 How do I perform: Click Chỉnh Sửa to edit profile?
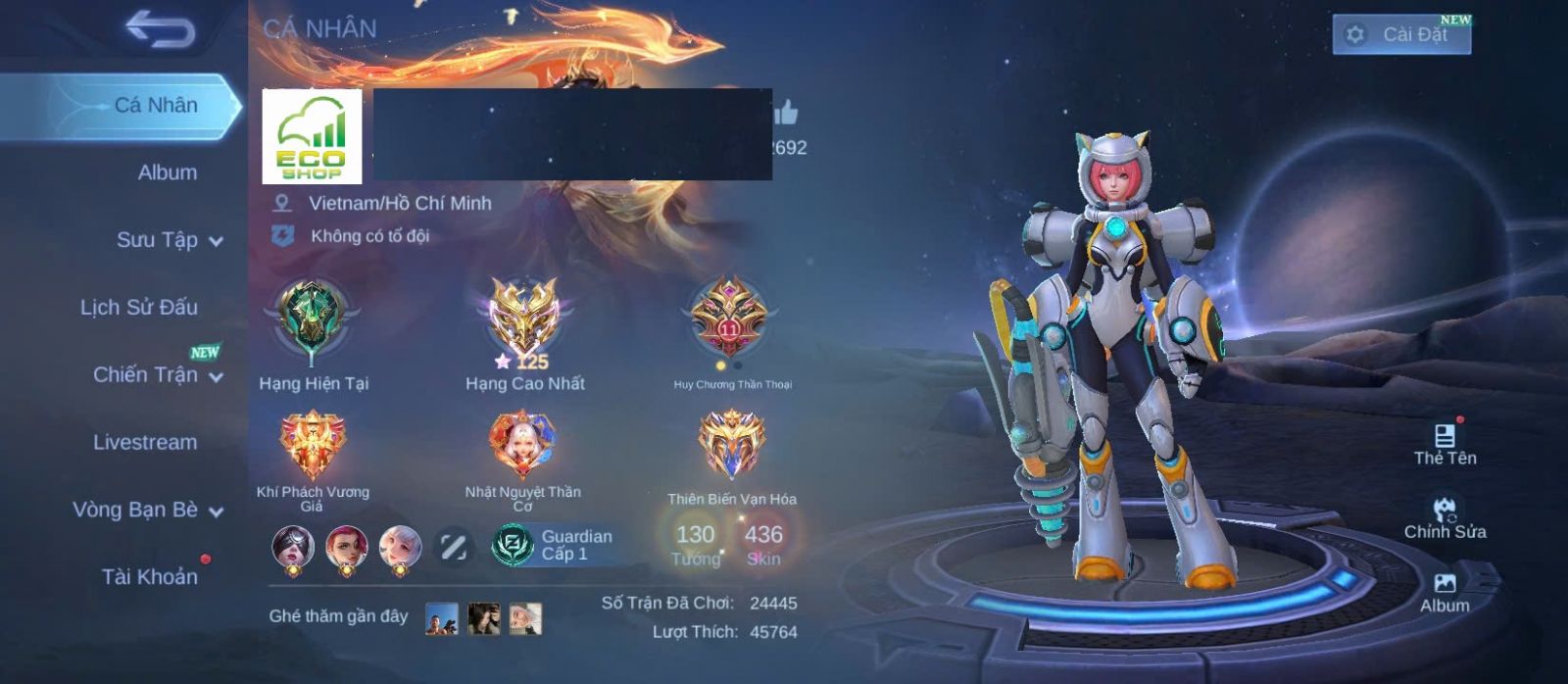click(1445, 517)
